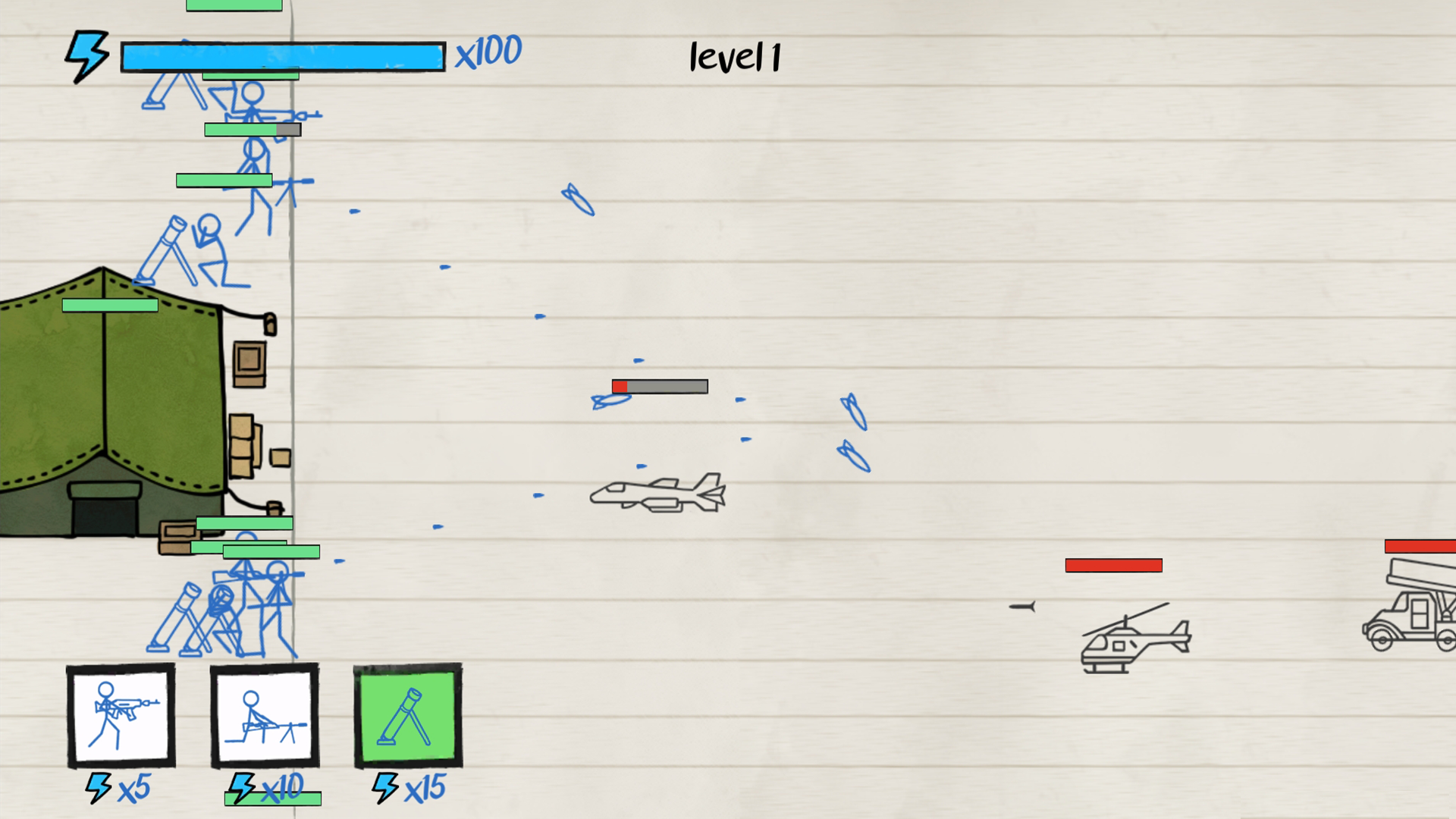Click the enemy jet flying mid-screen
This screenshot has width=1456, height=819.
(x=658, y=494)
